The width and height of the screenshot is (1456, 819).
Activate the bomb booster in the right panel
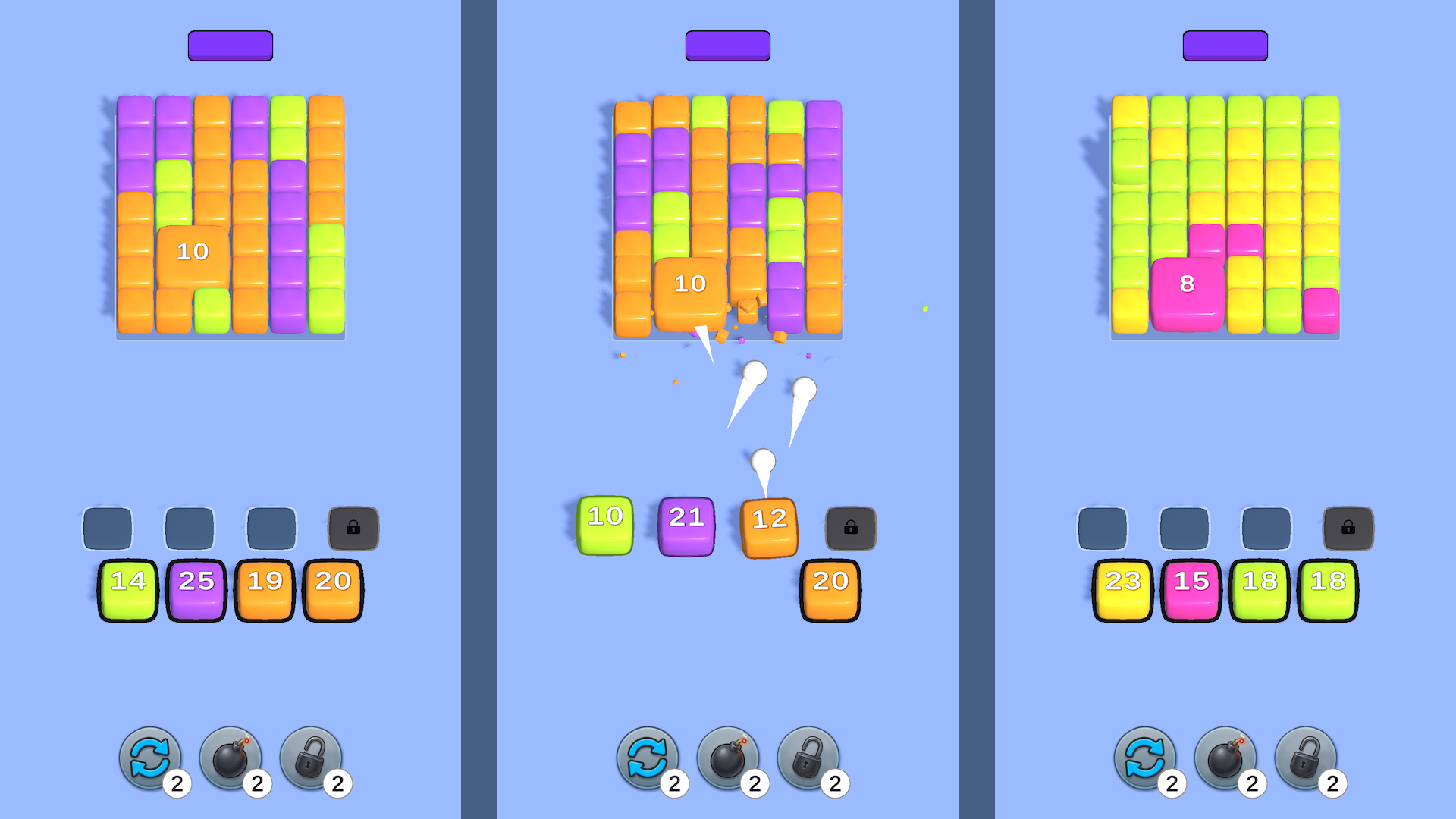[x=1226, y=758]
